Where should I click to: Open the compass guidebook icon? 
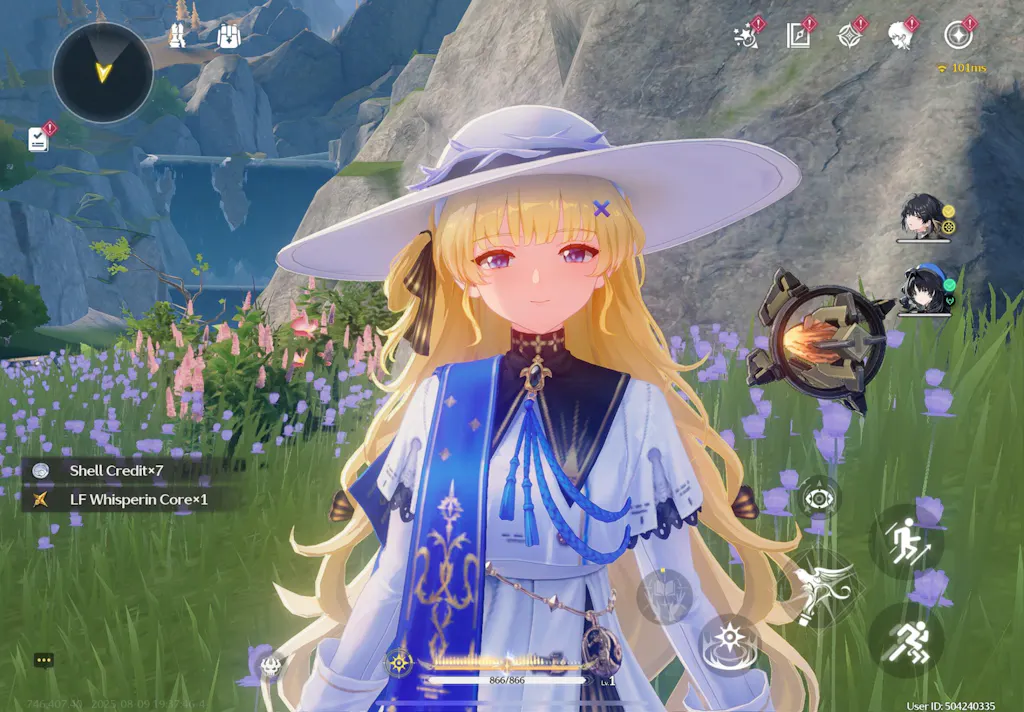tap(797, 36)
